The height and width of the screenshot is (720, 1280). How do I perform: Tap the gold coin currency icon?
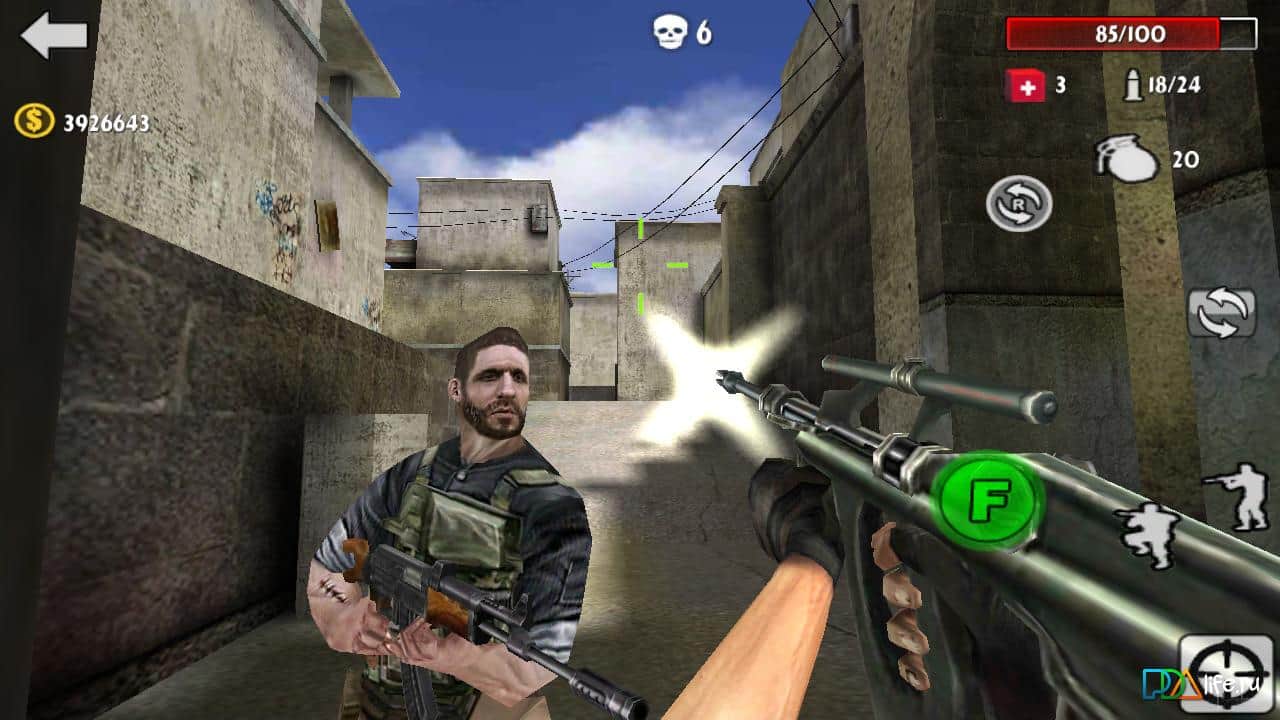point(33,122)
